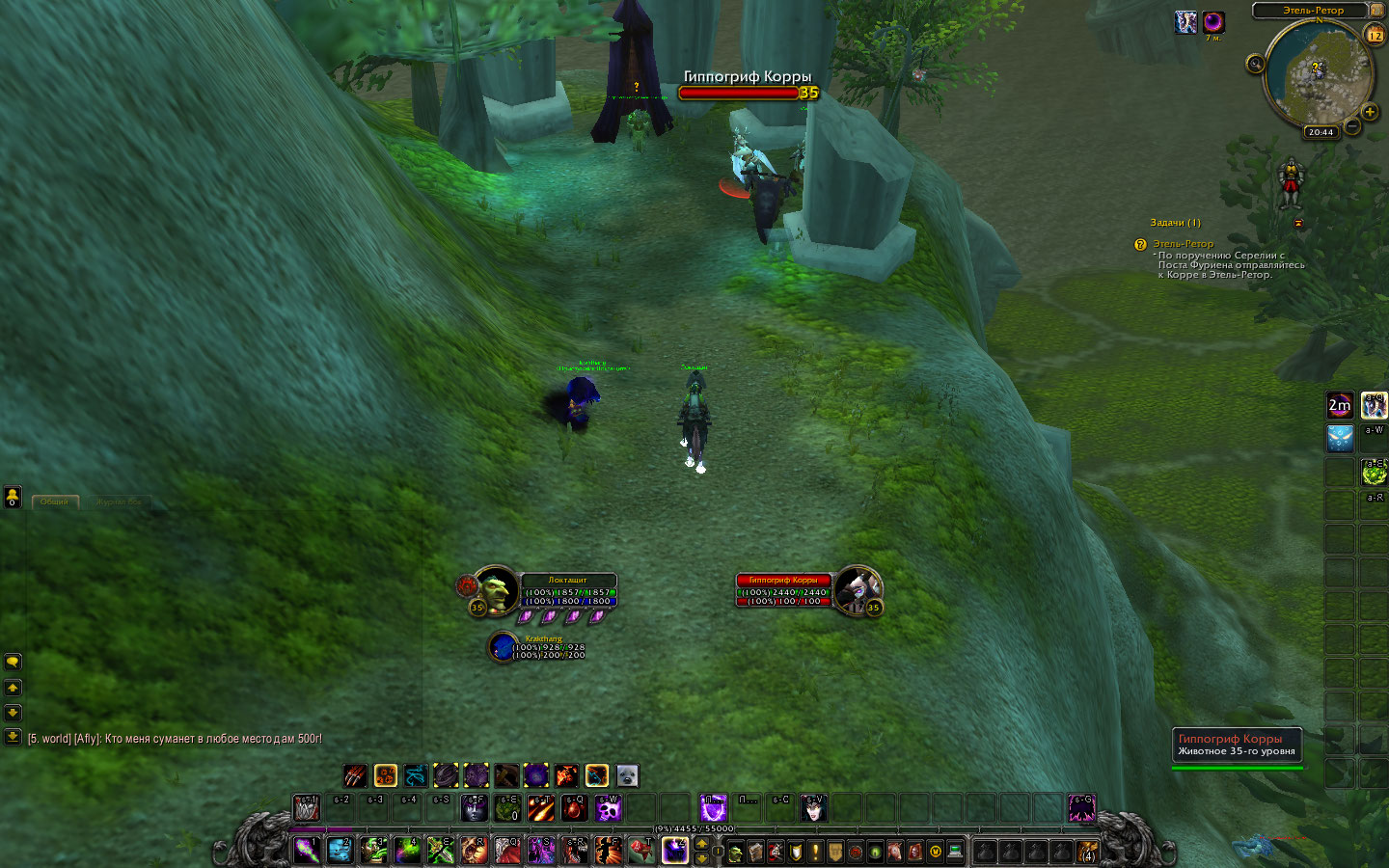Open the world map button beside Этель-Ретор
The height and width of the screenshot is (868, 1389).
tap(1376, 10)
